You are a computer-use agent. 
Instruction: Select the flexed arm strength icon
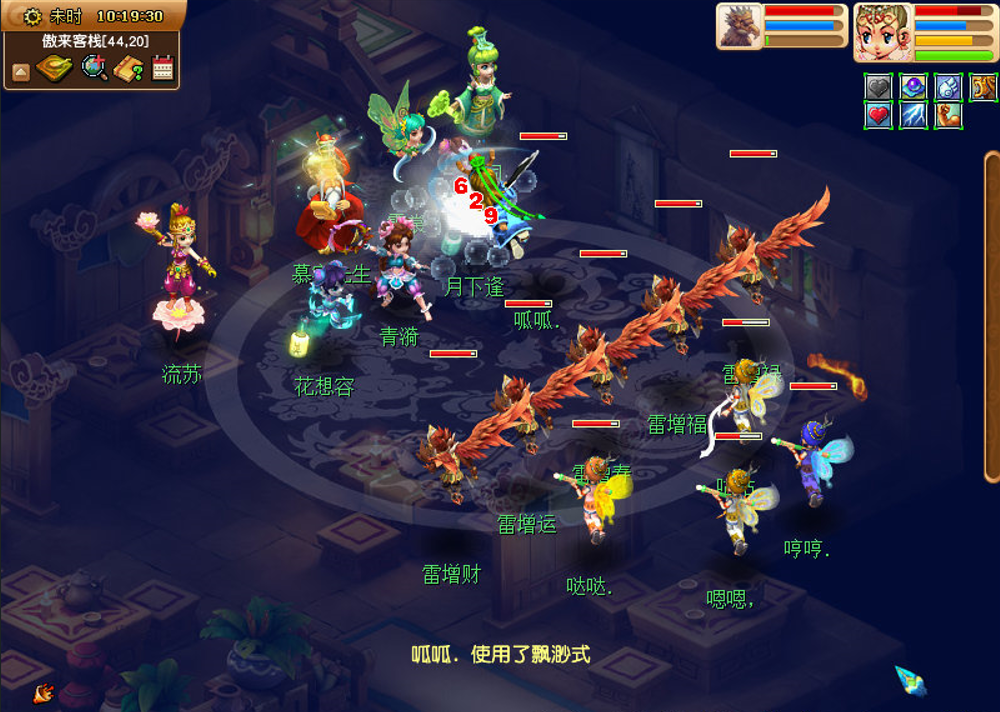948,116
